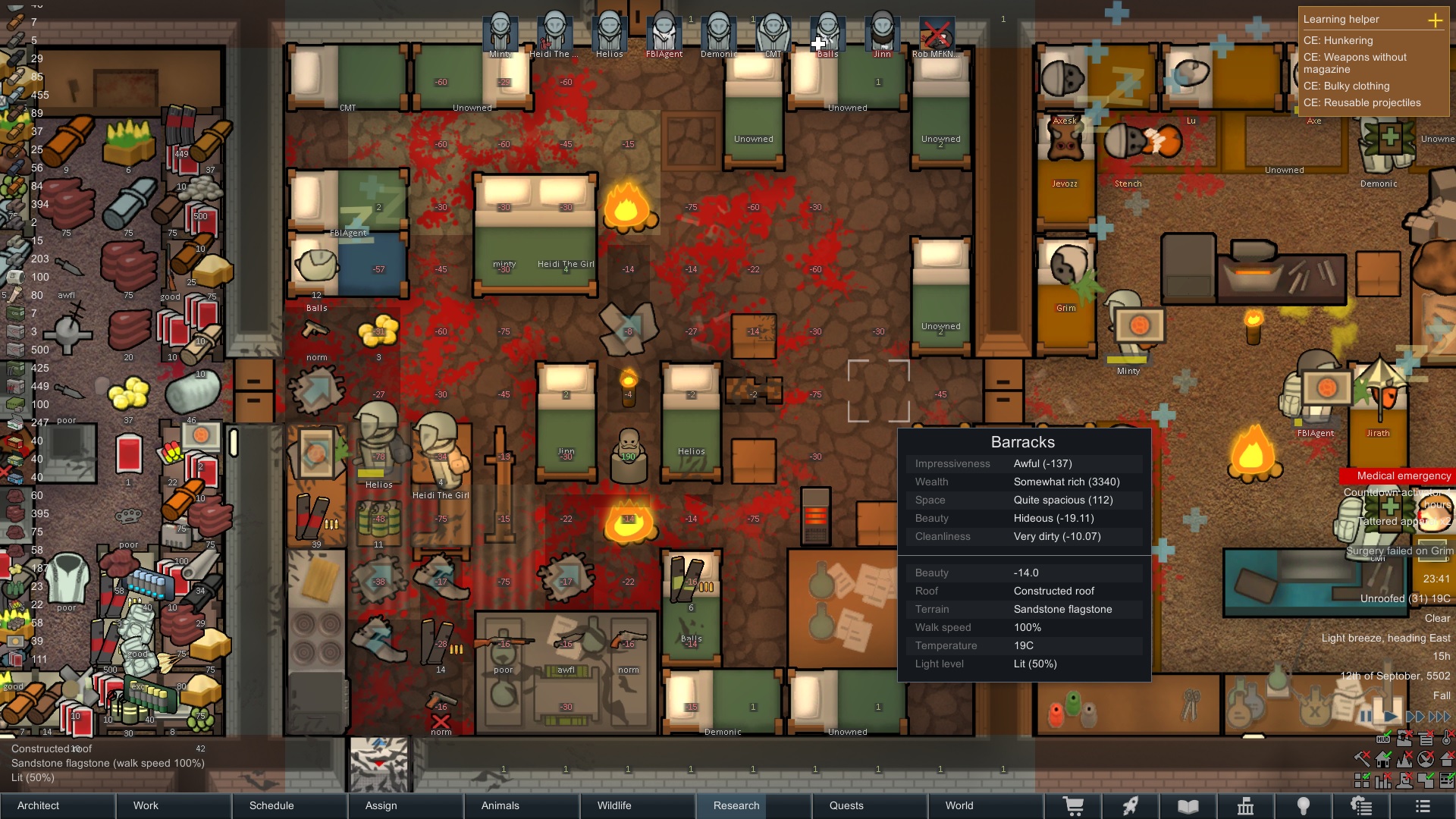Open the Research tab

(754, 805)
